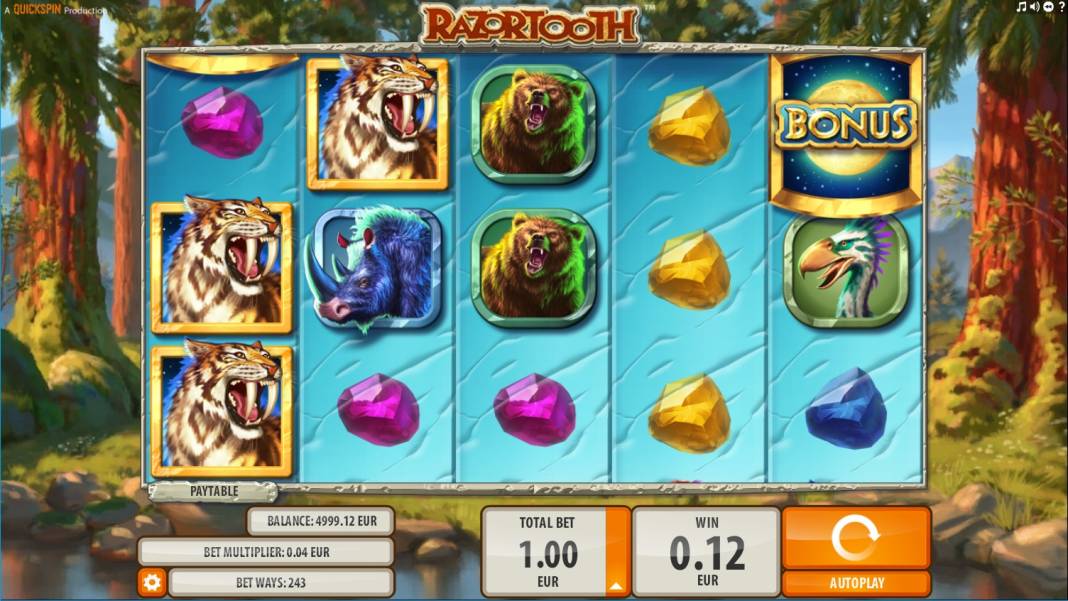
Task: Open the Paytable
Action: click(213, 491)
